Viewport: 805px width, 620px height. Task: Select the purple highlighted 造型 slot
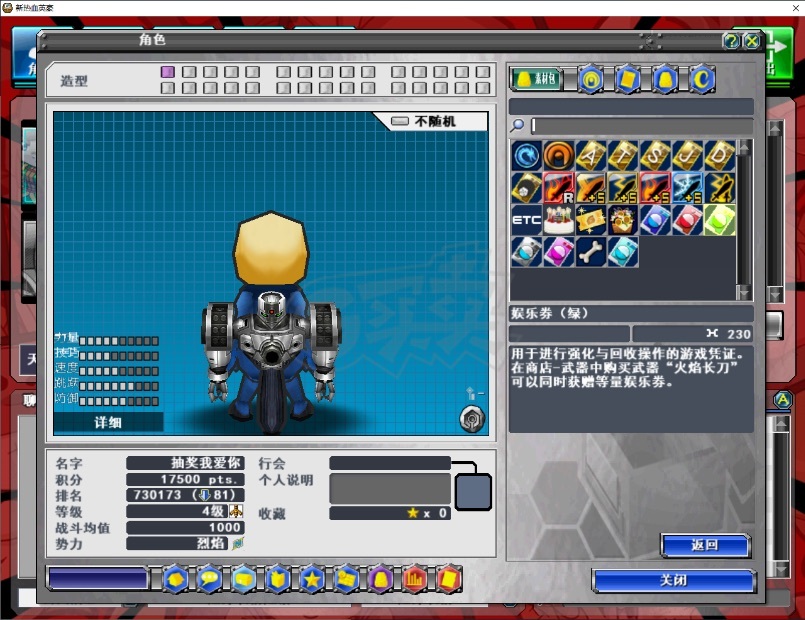pos(168,72)
